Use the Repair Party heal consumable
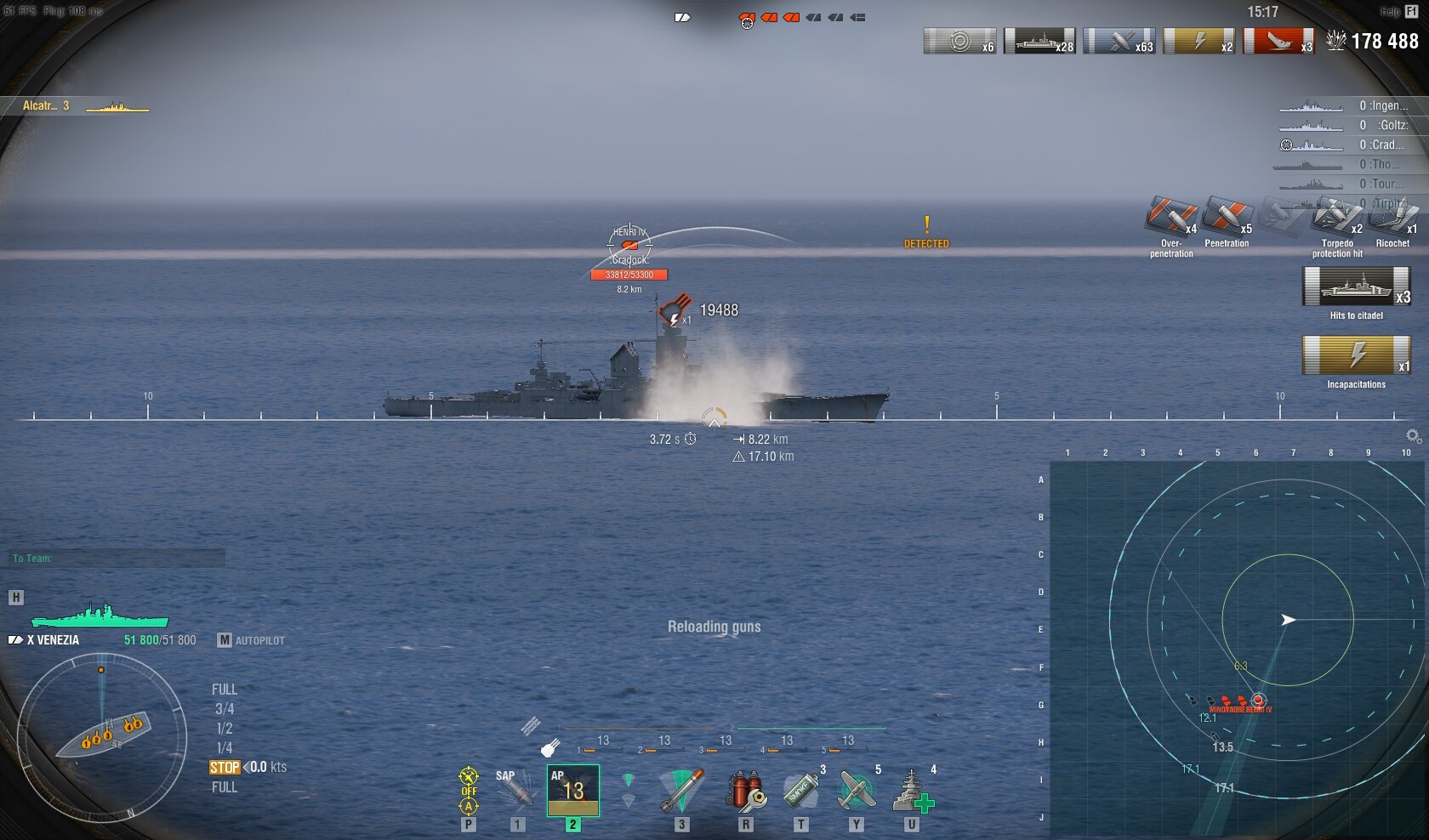 (912, 791)
